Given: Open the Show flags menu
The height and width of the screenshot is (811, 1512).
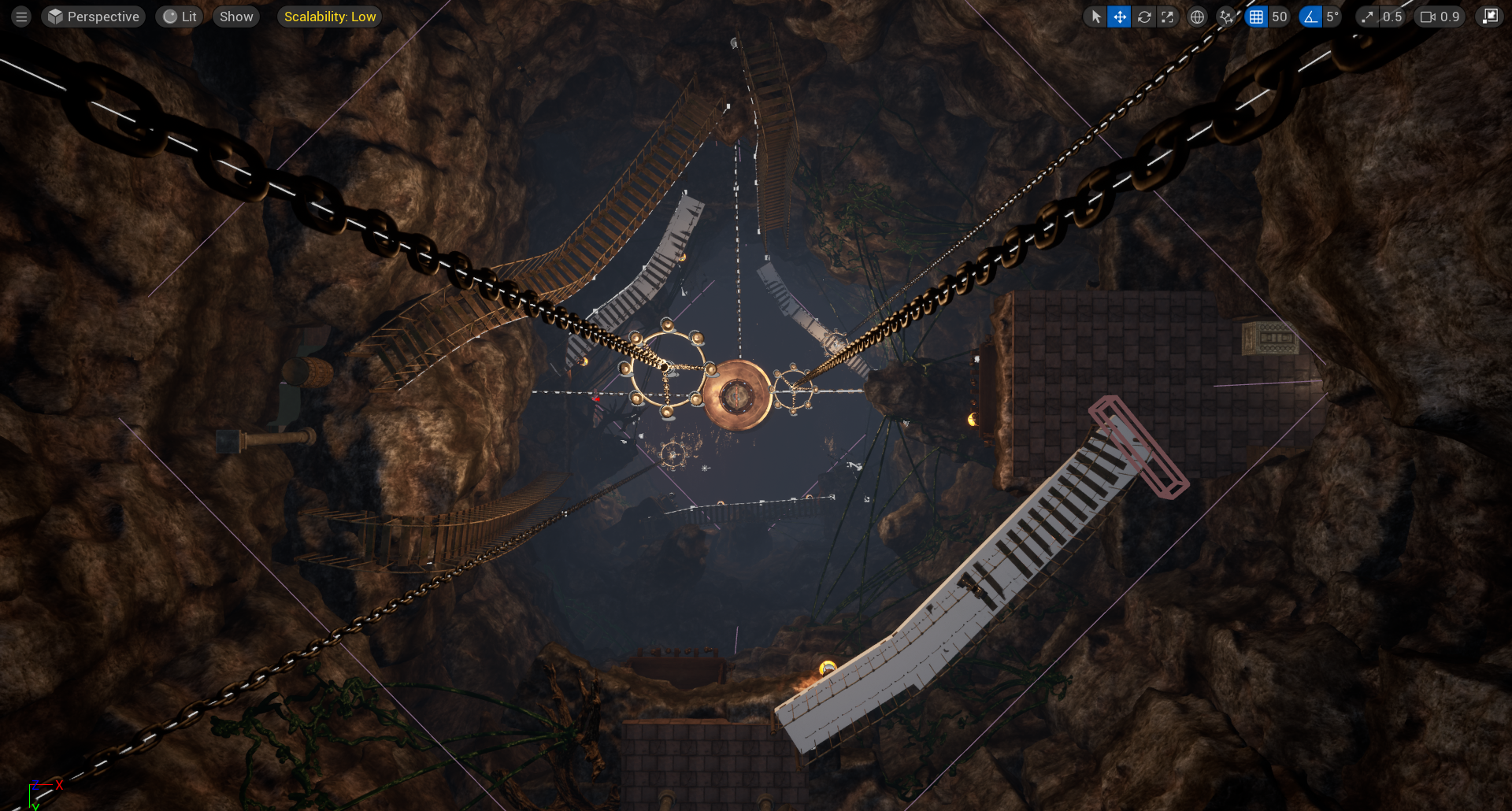Looking at the screenshot, I should pos(236,17).
